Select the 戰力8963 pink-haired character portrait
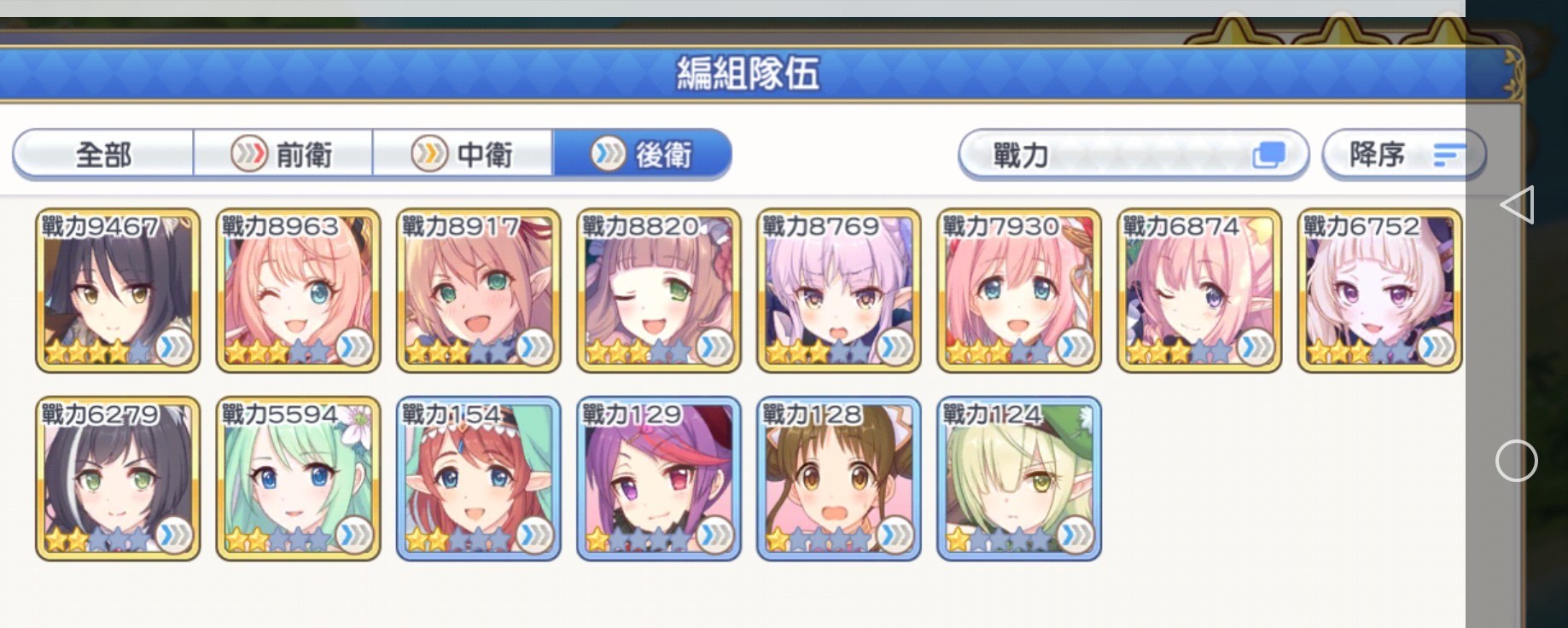1568x628 pixels. point(297,290)
